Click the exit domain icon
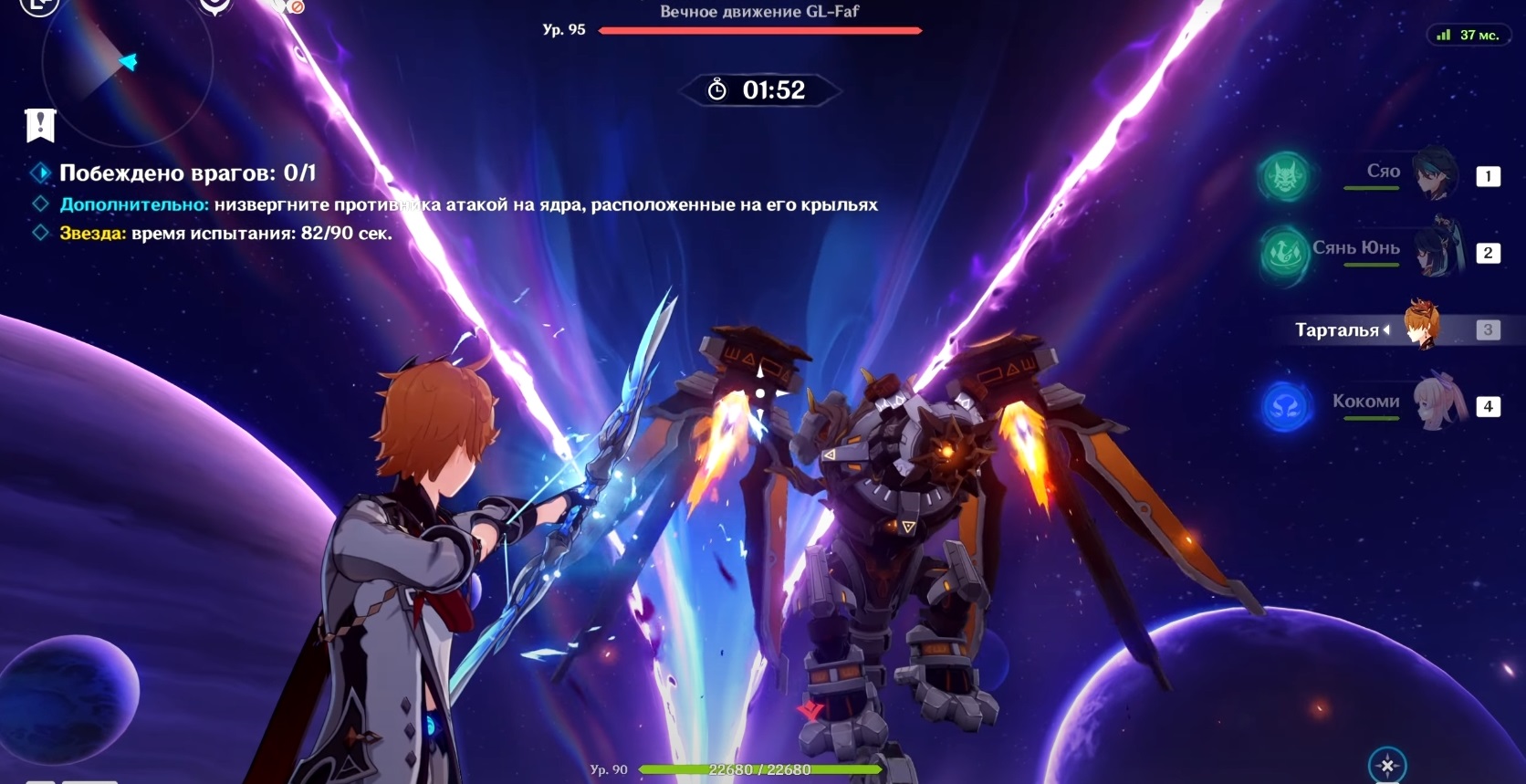Screen dimensions: 1526x784 [37, 5]
